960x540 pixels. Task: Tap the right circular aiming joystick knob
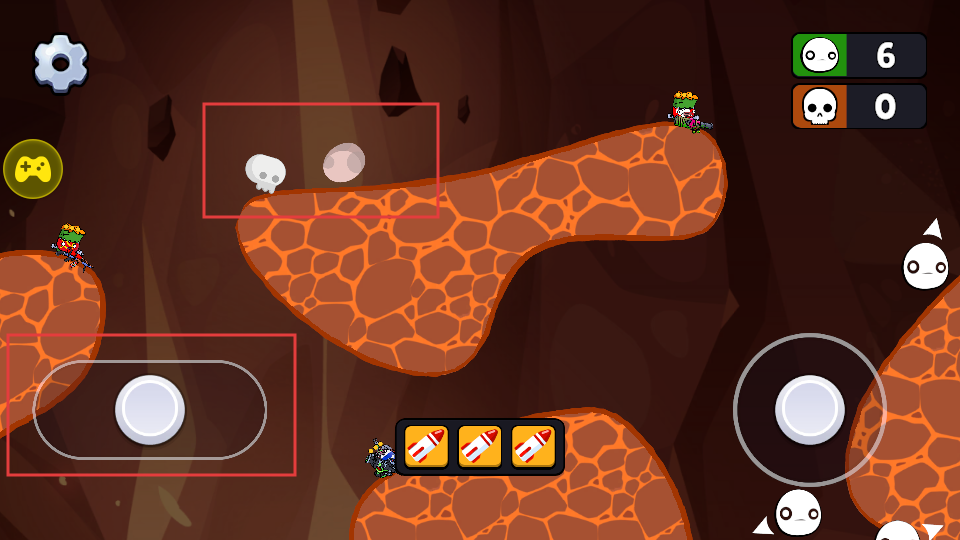coord(810,410)
